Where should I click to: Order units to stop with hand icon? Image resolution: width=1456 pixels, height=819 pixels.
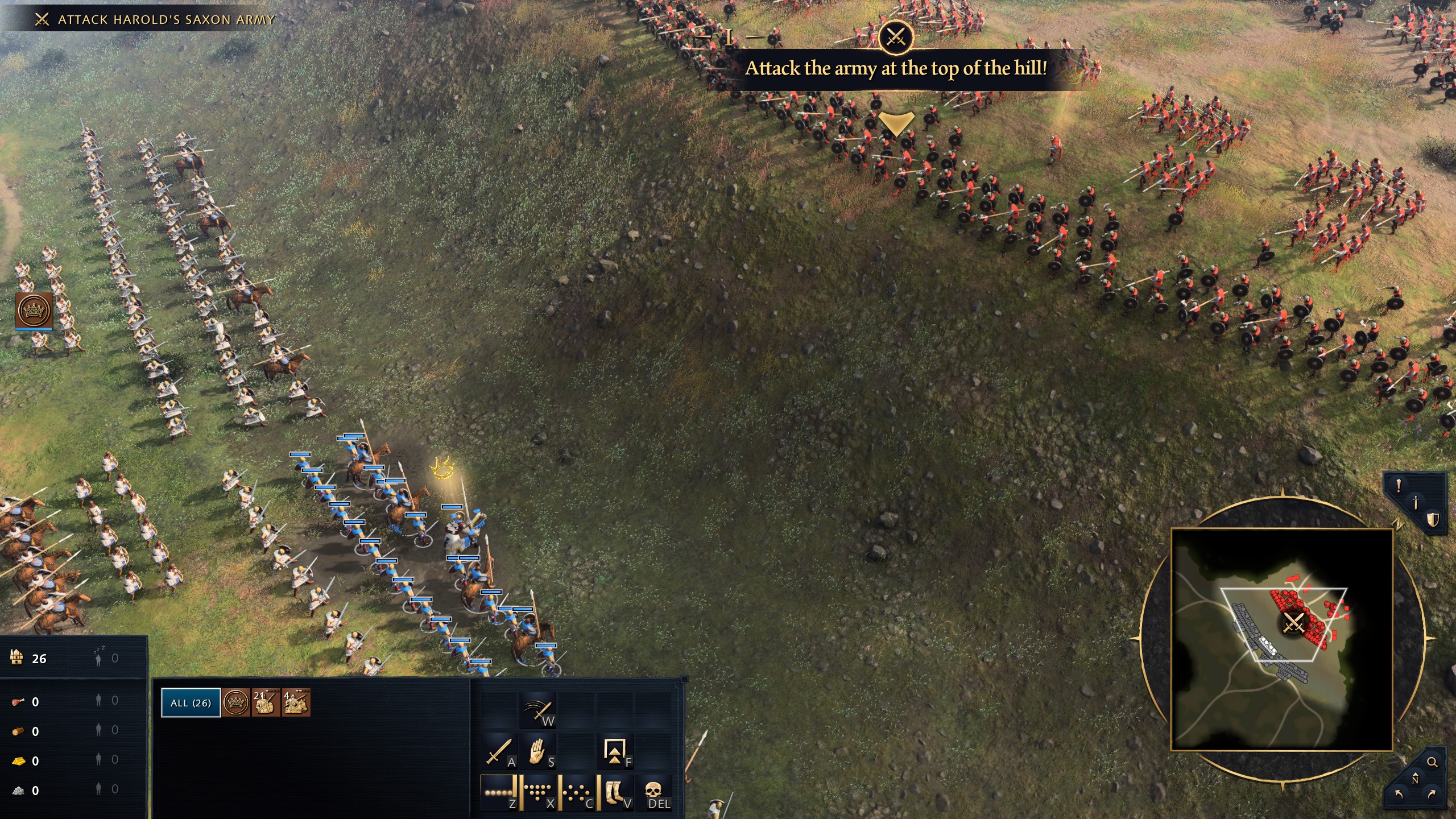coord(537,752)
